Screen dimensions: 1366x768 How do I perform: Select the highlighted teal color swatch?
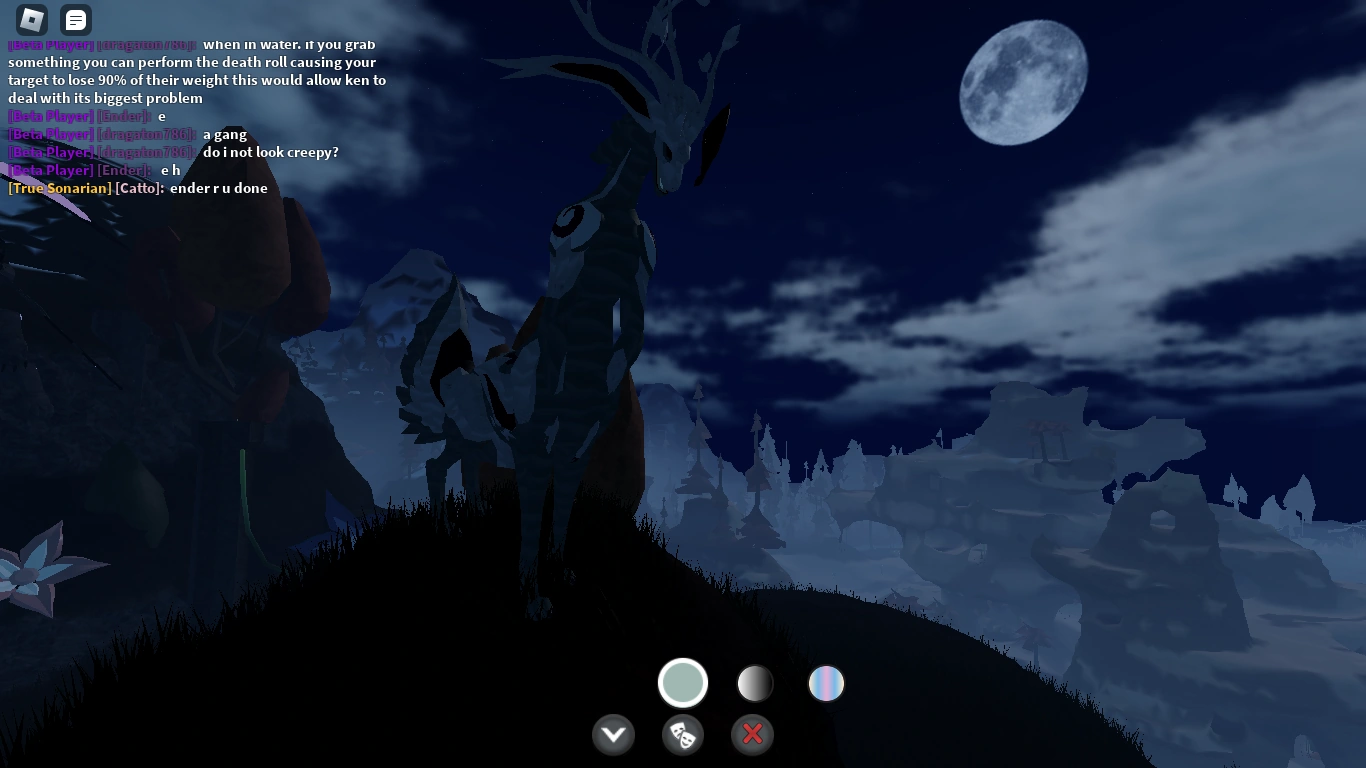(683, 682)
